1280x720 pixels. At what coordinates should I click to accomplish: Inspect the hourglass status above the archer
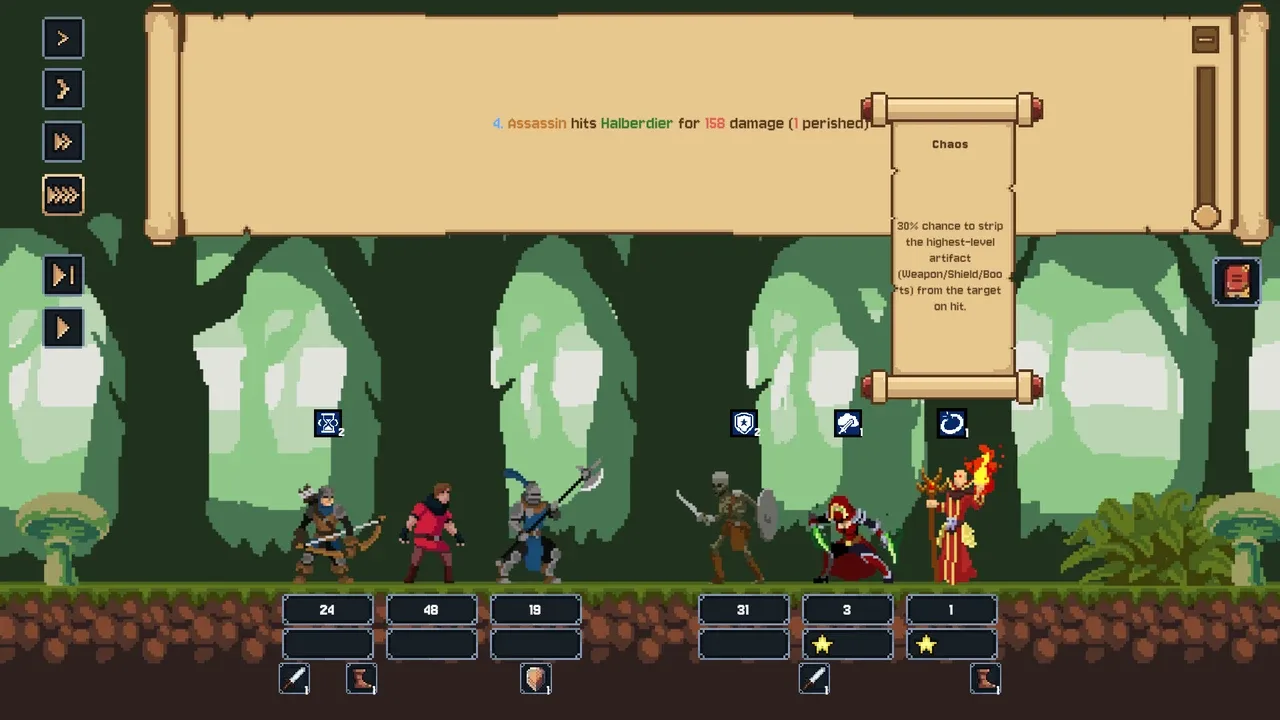(328, 424)
